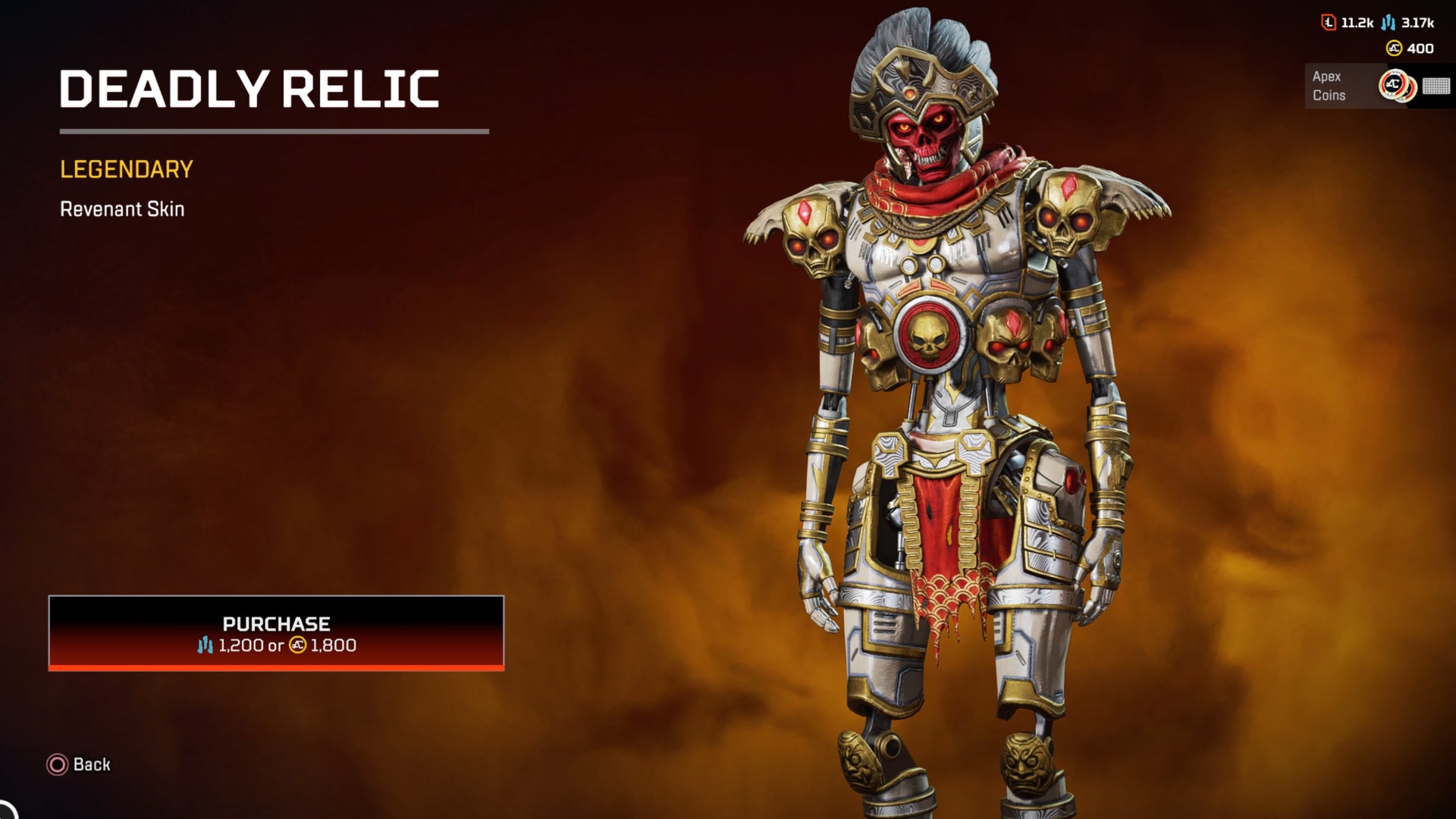This screenshot has width=1456, height=819.
Task: Click the Revenant Skin subtitle text
Action: coord(121,210)
